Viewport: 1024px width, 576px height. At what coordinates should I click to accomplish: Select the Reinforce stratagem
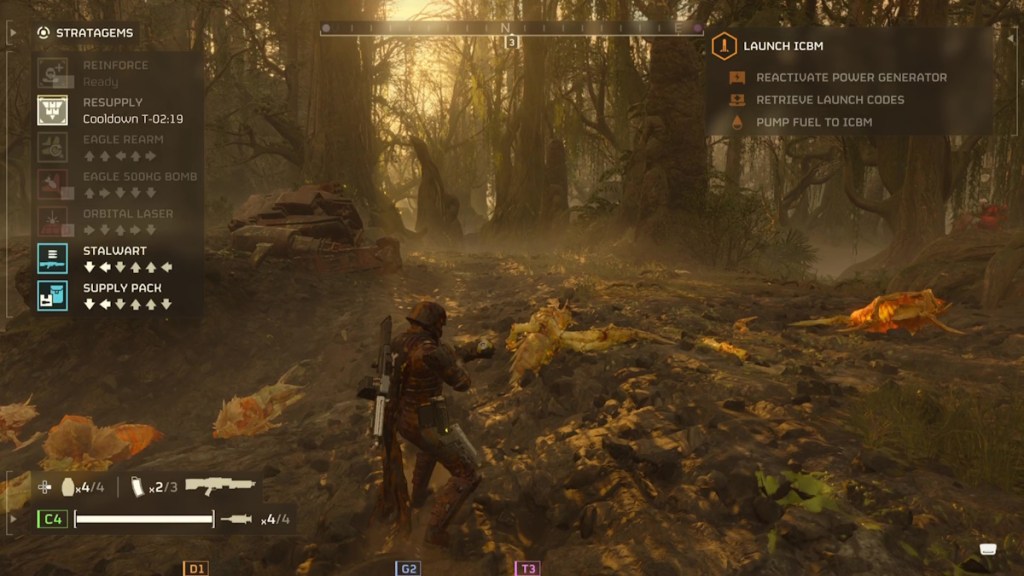[53, 72]
